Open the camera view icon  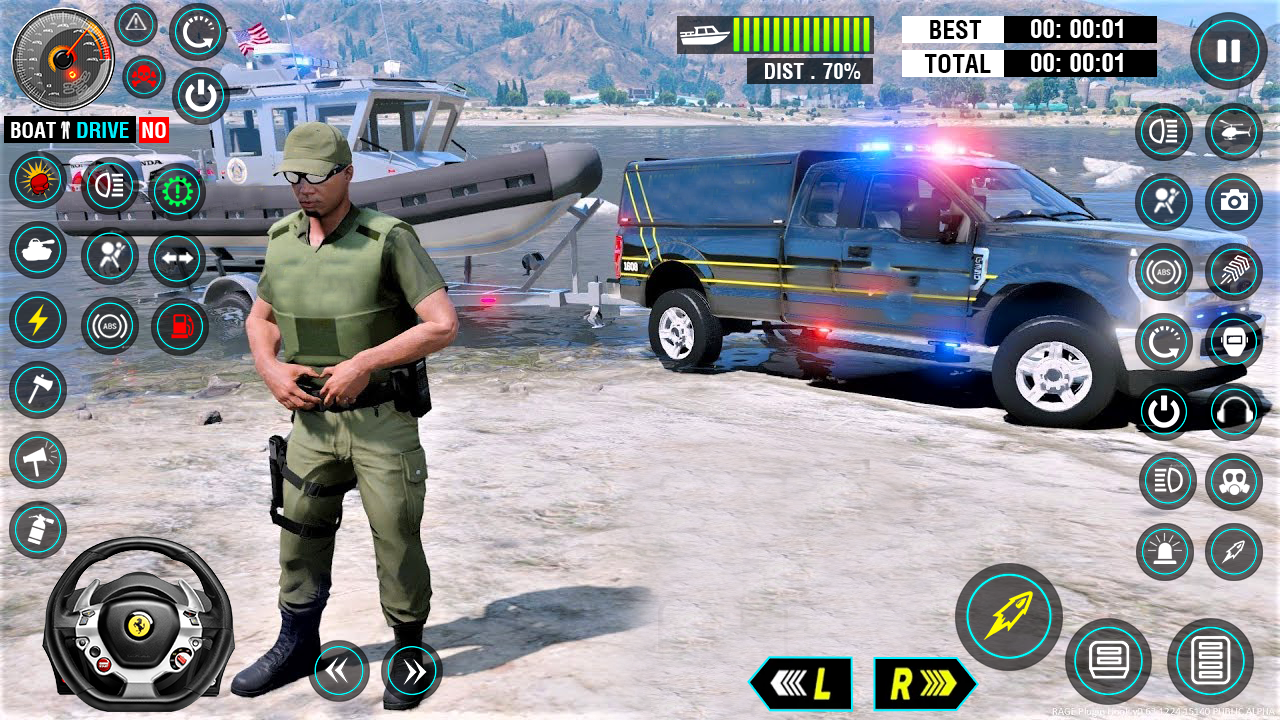coord(1232,201)
